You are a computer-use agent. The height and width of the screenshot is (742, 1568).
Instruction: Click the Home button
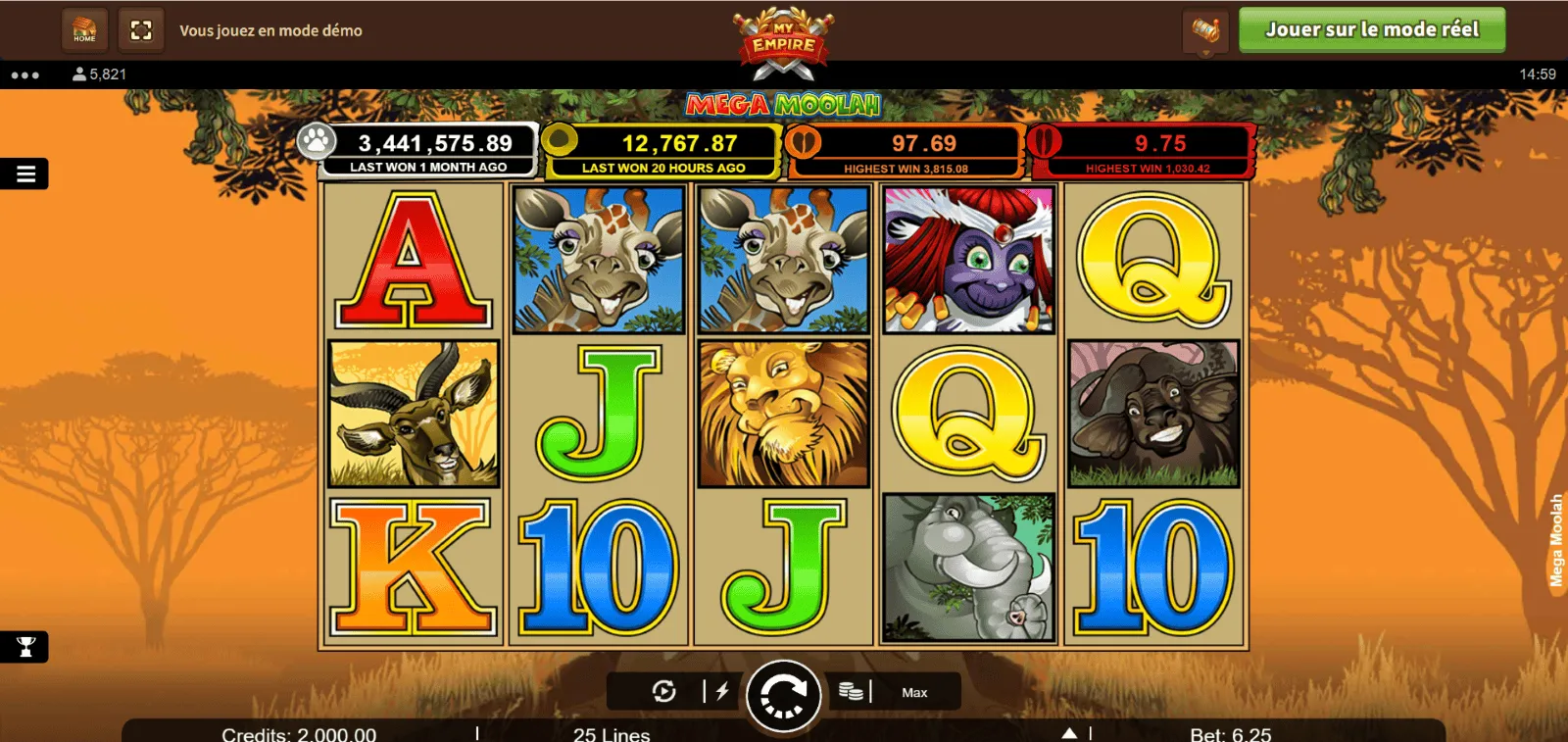point(85,30)
